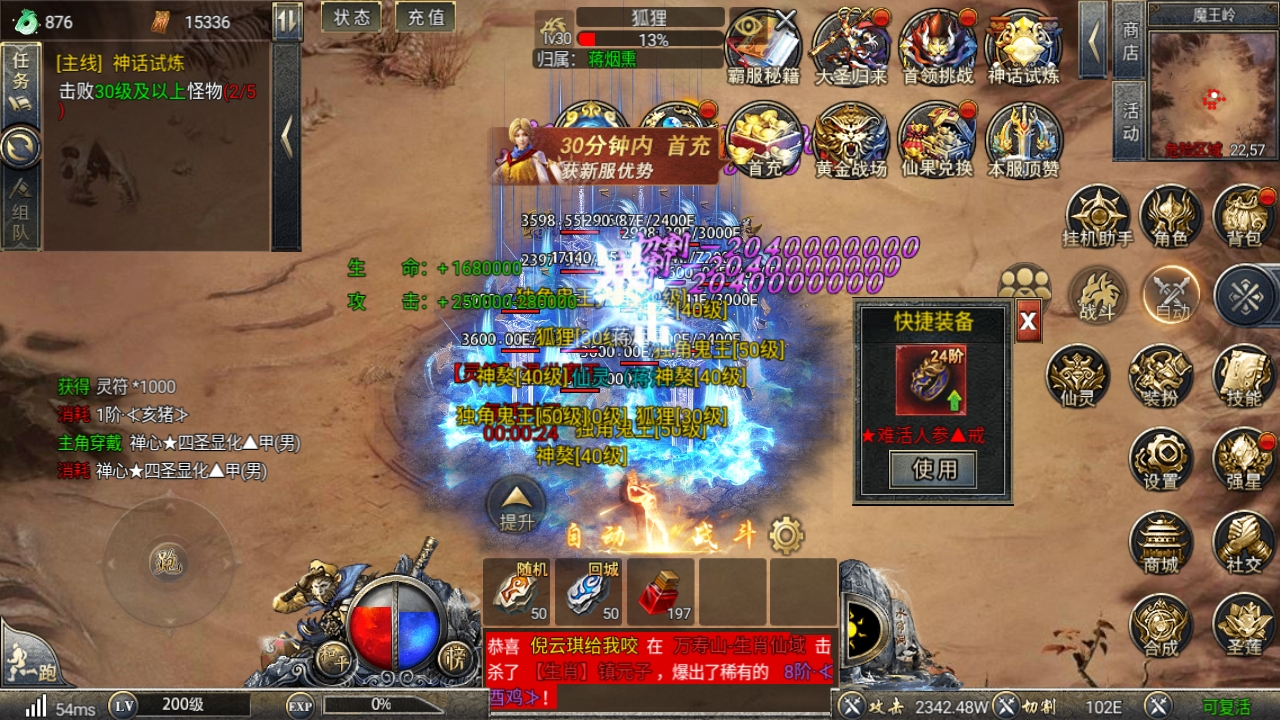Use the red potion quick slot

660,590
